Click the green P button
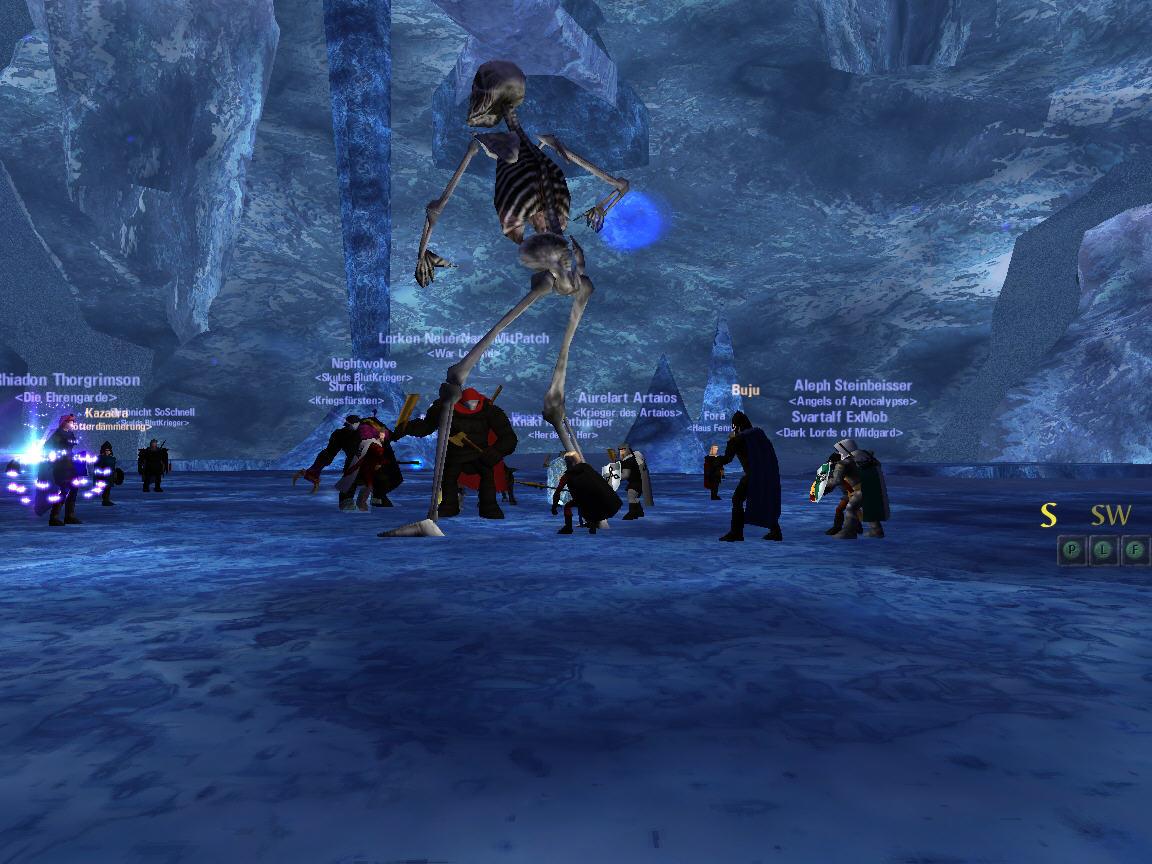The height and width of the screenshot is (864, 1152). (x=1072, y=550)
